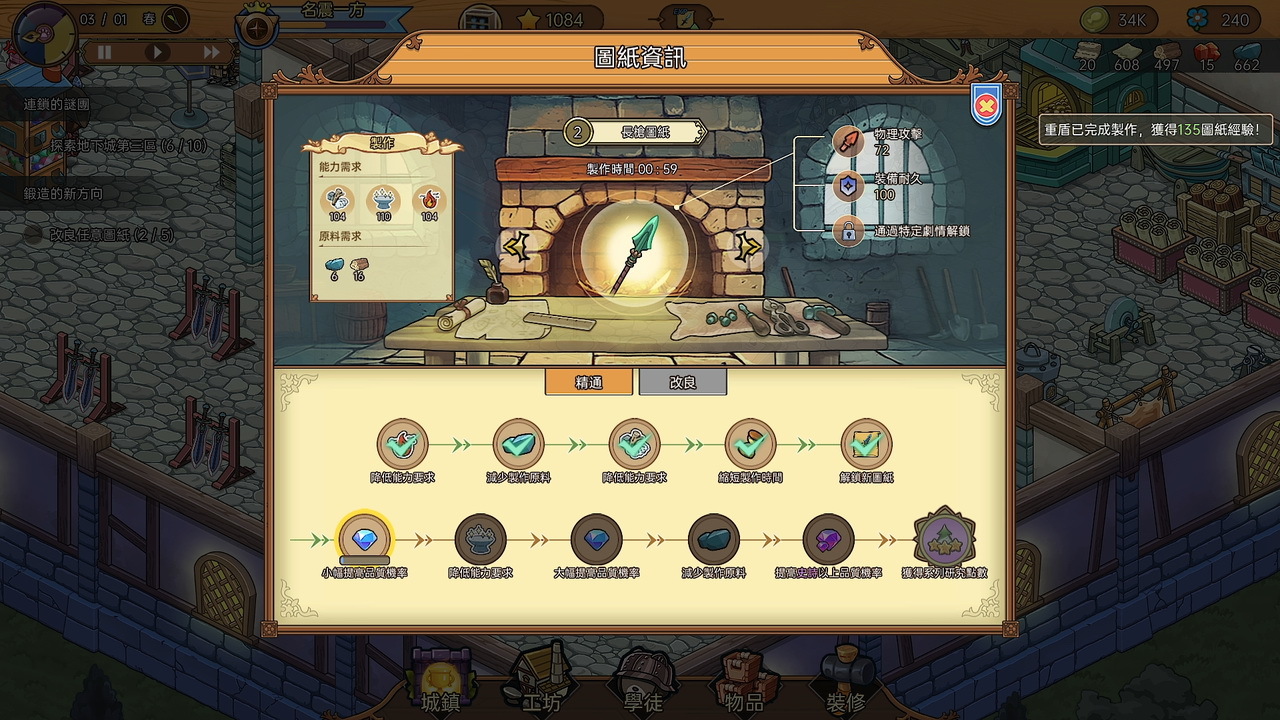Select the 大幅提高品質機率 mastery node
Screen dimensions: 1280x720
596,540
